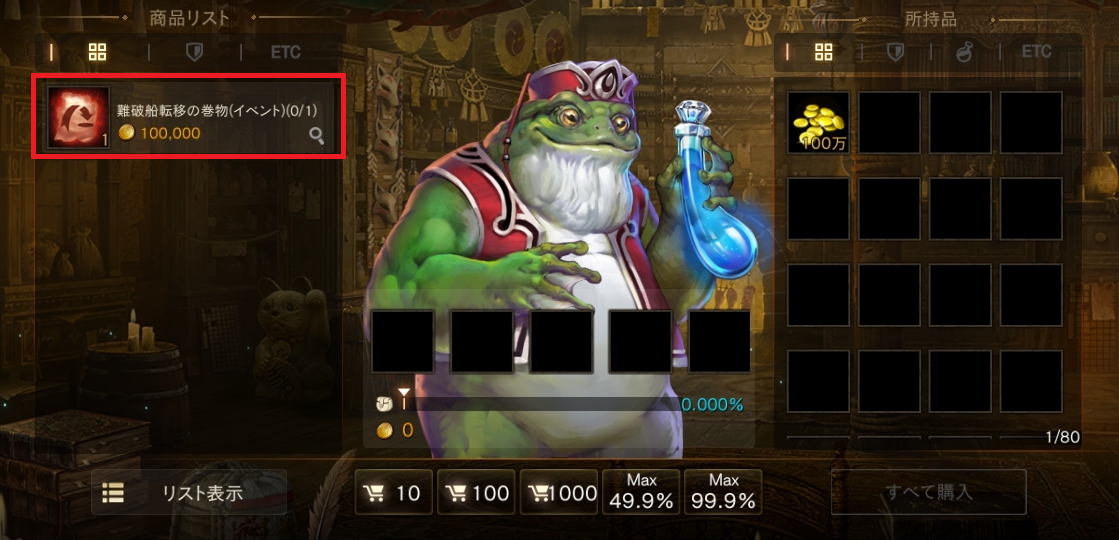1119x540 pixels.
Task: Select the grid all-items tab under 商品リスト
Action: pyautogui.click(x=97, y=52)
